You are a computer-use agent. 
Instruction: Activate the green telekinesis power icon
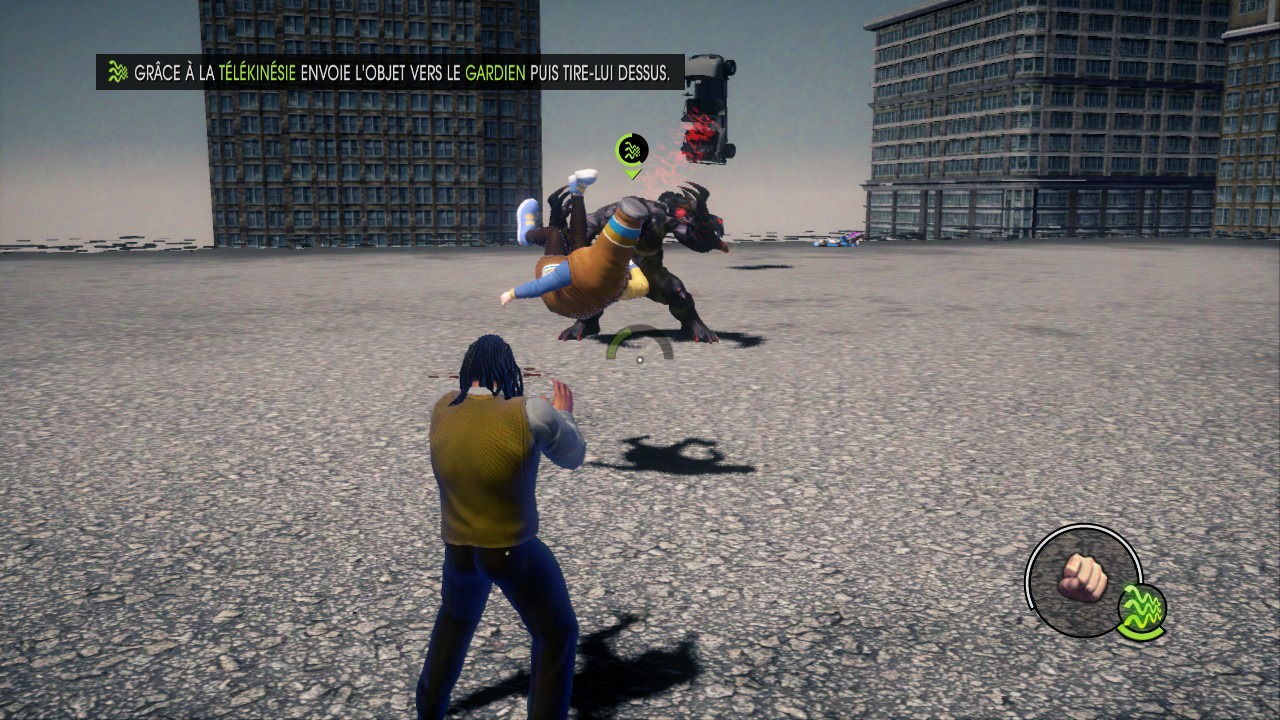(1142, 609)
